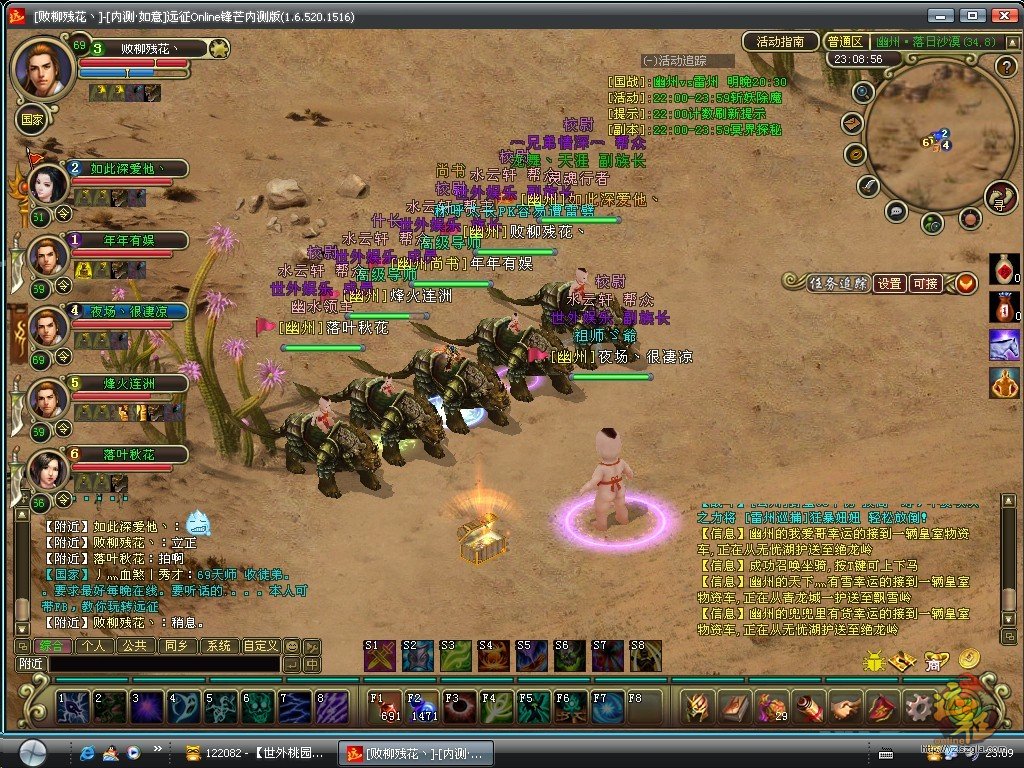Switch to the 系统 chat tab

[219, 646]
